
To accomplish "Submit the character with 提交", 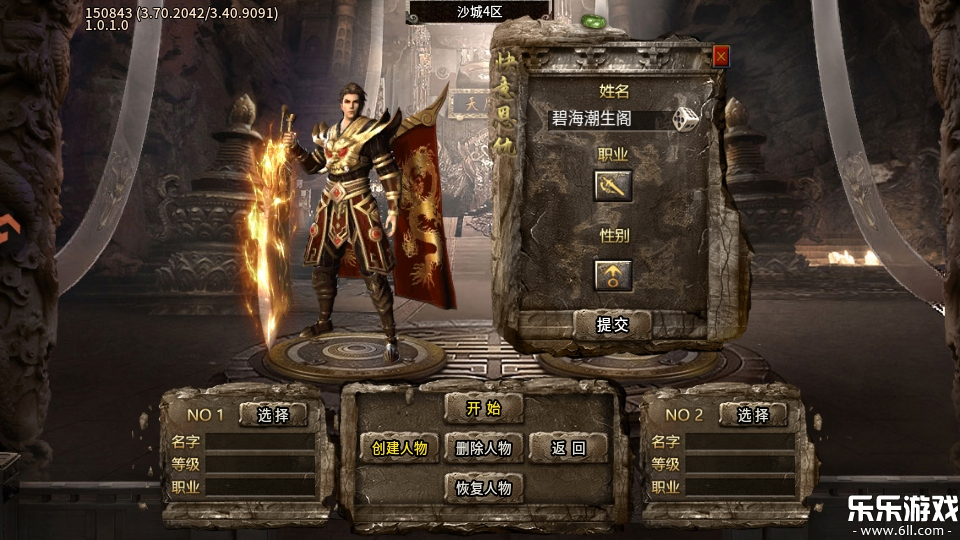I will click(612, 324).
